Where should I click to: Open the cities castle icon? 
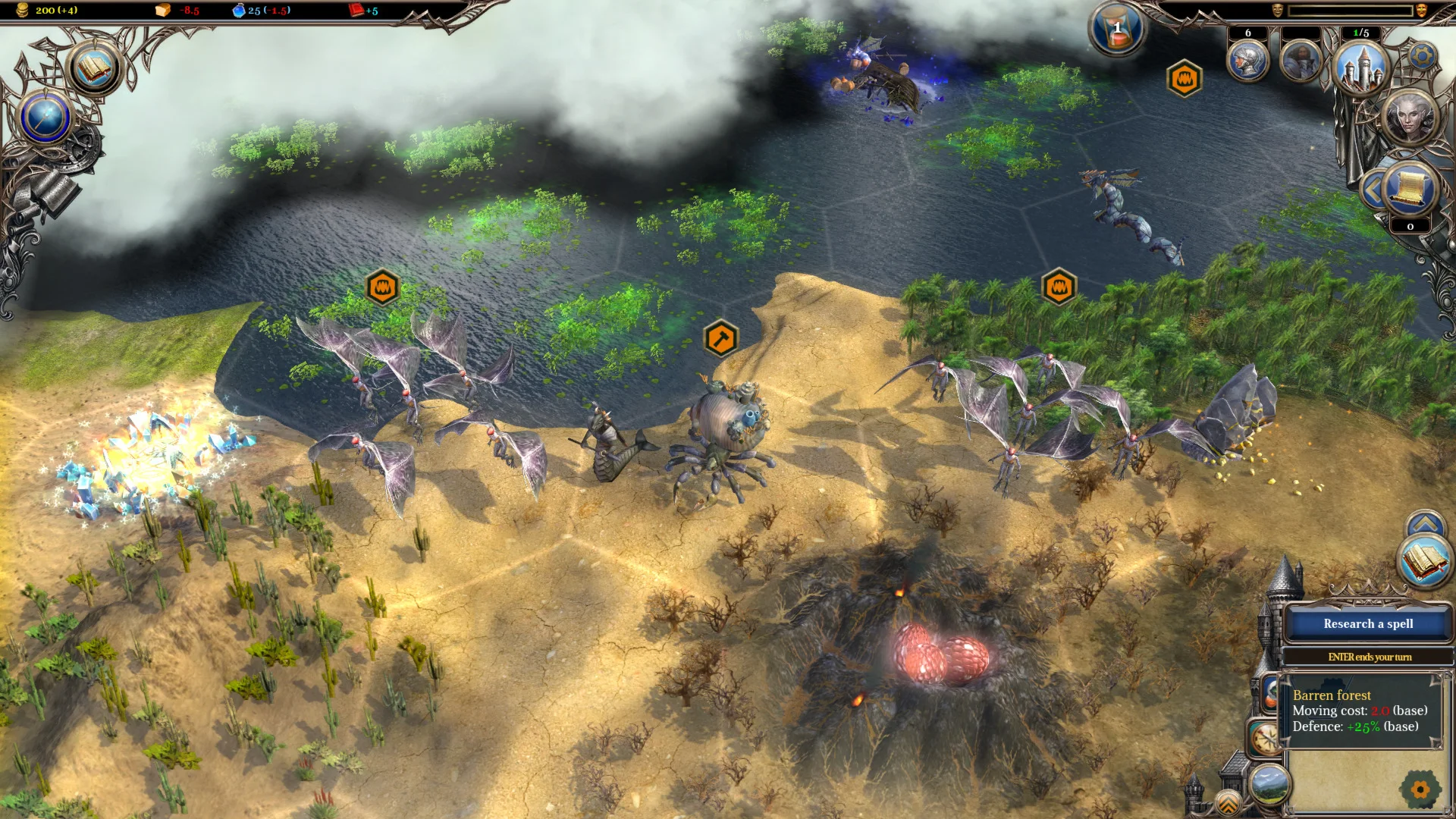coord(1360,66)
